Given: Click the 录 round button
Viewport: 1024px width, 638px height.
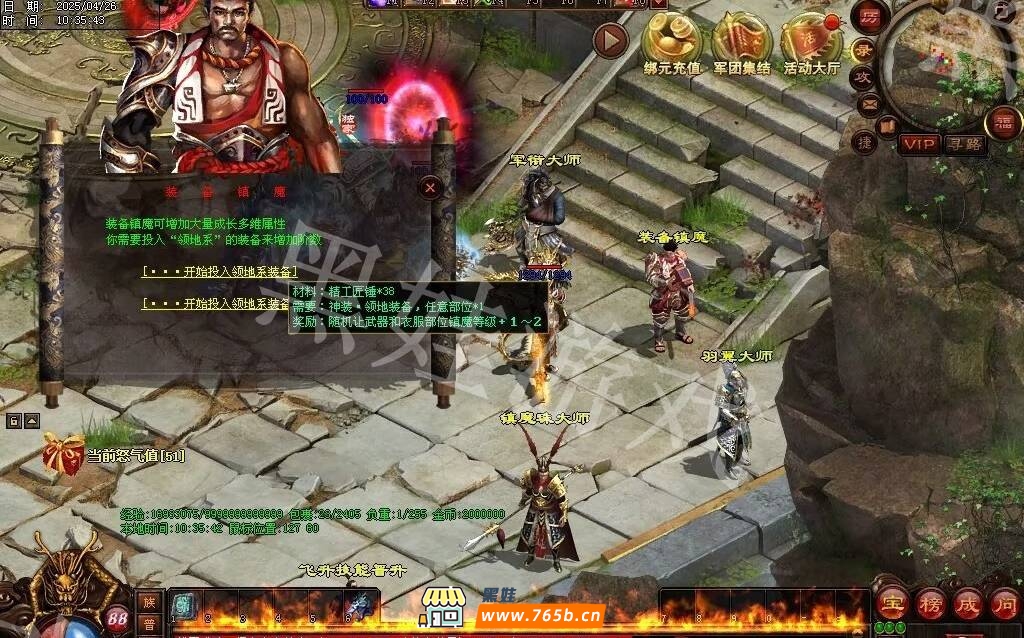Looking at the screenshot, I should 863,50.
